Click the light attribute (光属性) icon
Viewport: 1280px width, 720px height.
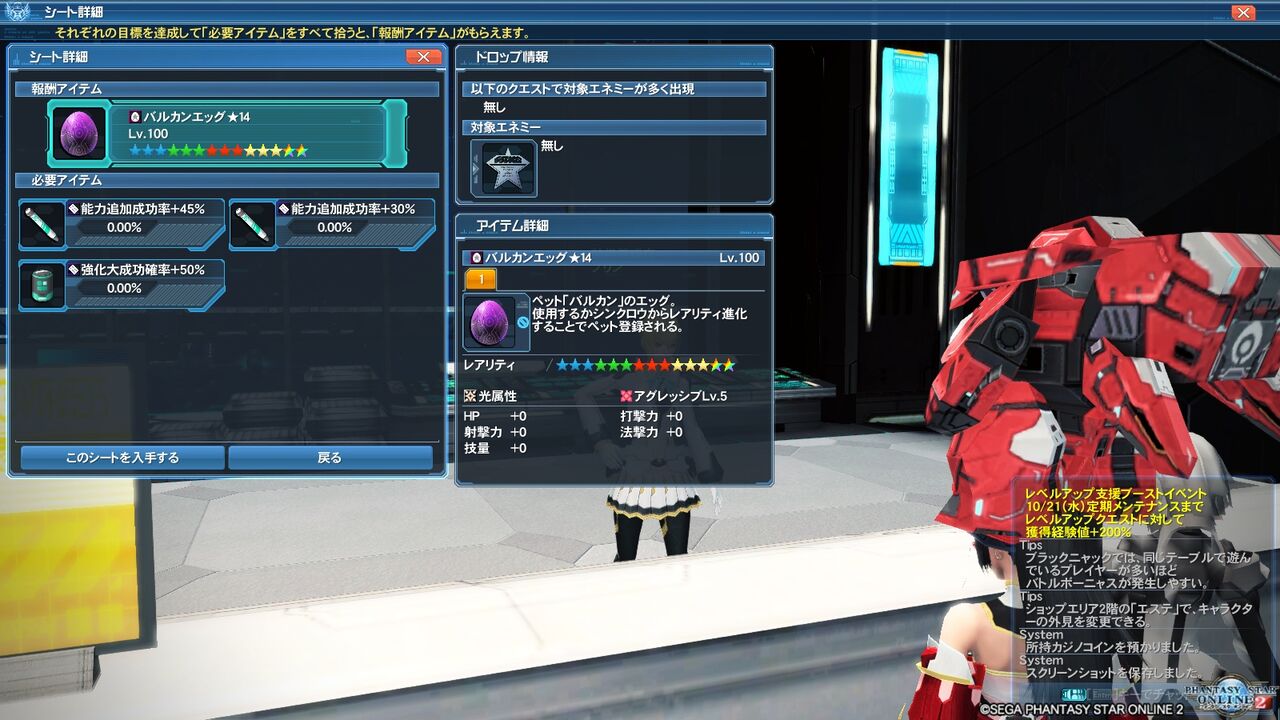[469, 395]
